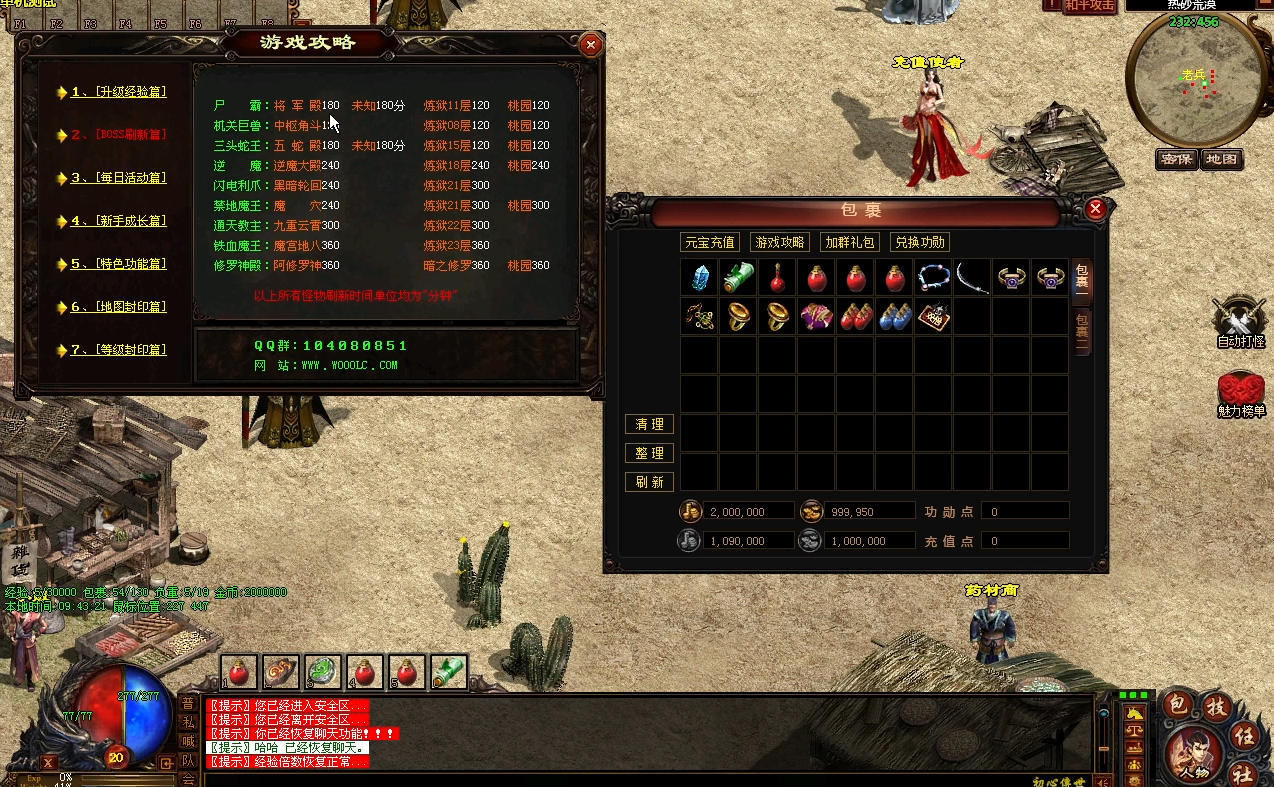This screenshot has height=787, width=1274.
Task: Activate the 自动打怪 auto-fight icon
Action: (1240, 320)
